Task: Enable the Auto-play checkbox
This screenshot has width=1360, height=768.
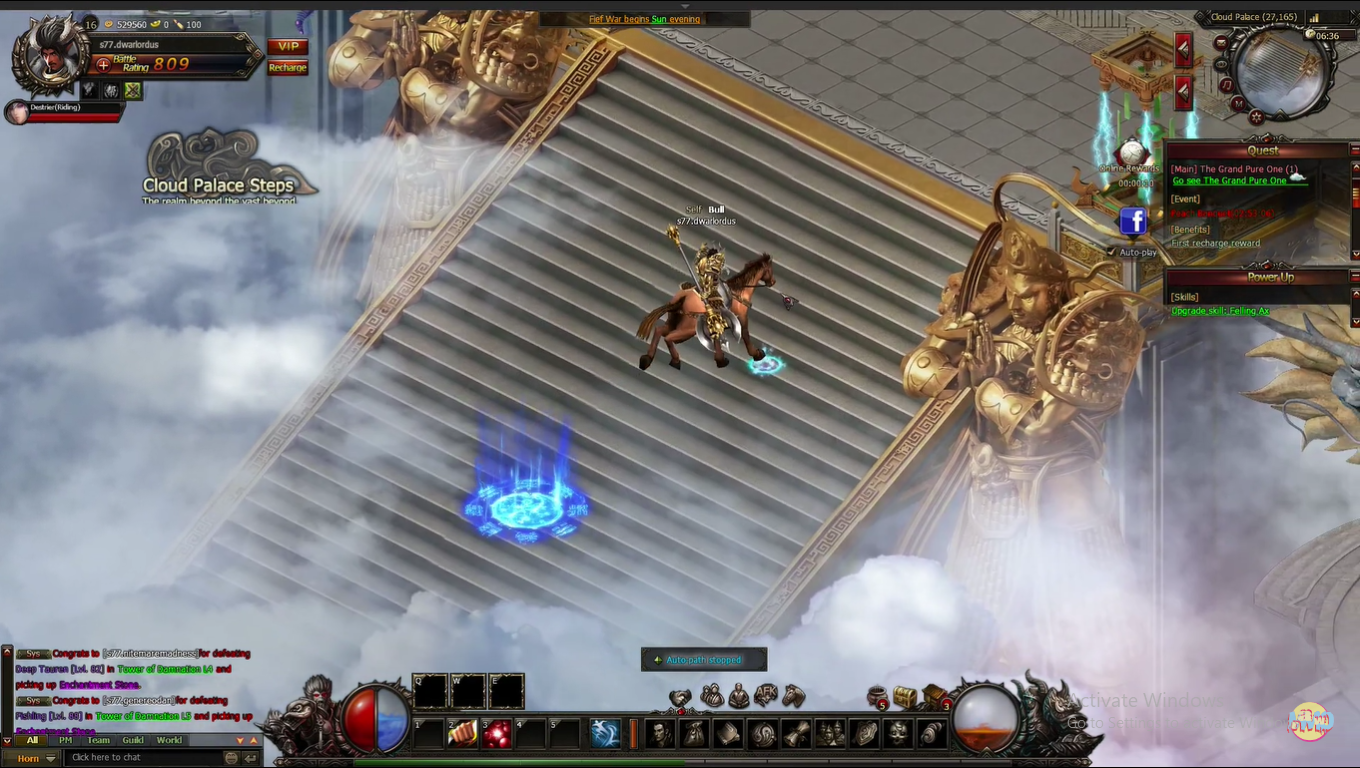Action: click(1110, 252)
